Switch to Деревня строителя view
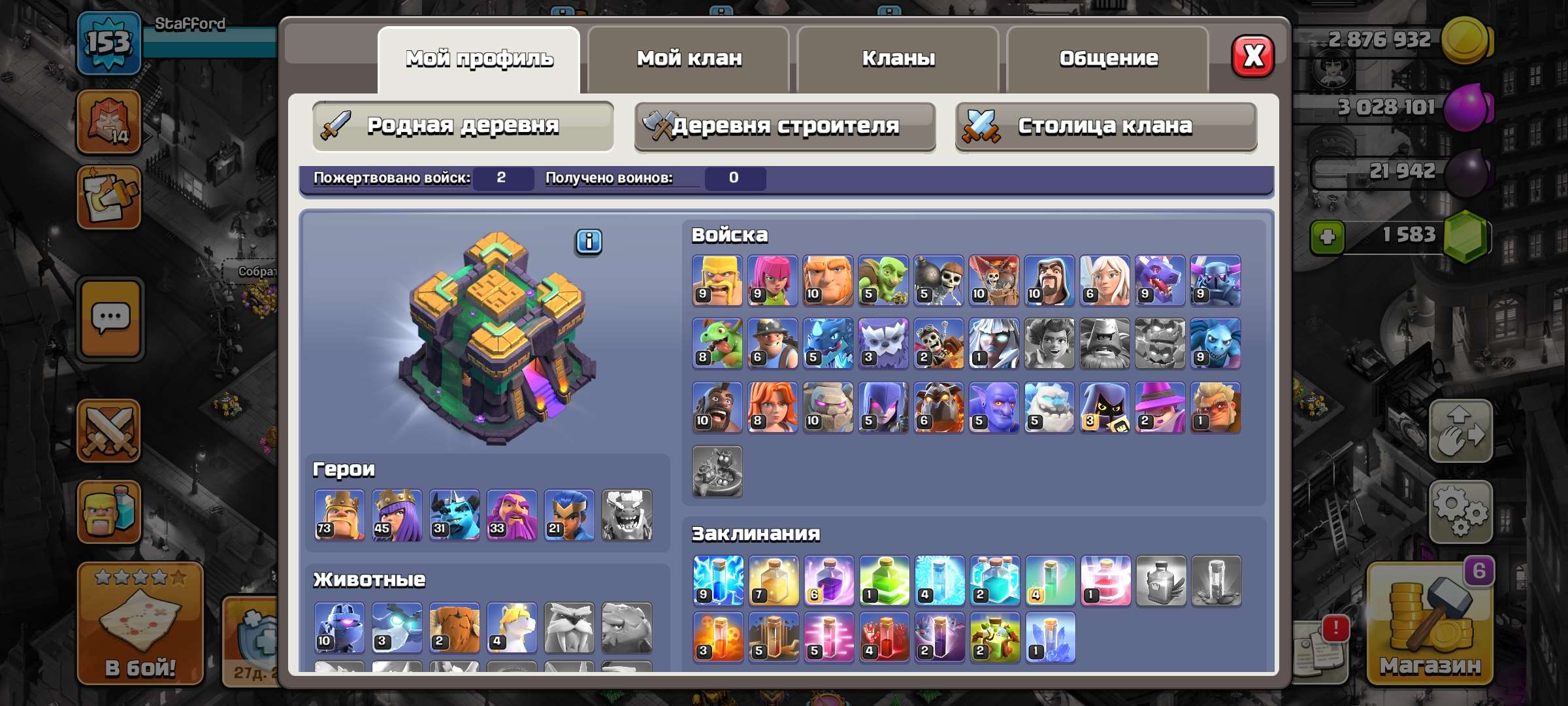This screenshot has height=706, width=1568. pos(784,127)
